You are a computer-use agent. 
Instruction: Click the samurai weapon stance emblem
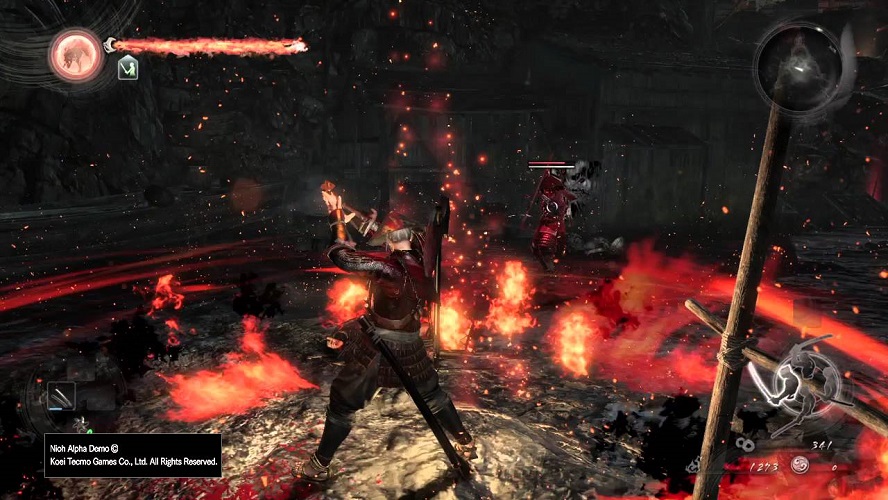point(806,379)
